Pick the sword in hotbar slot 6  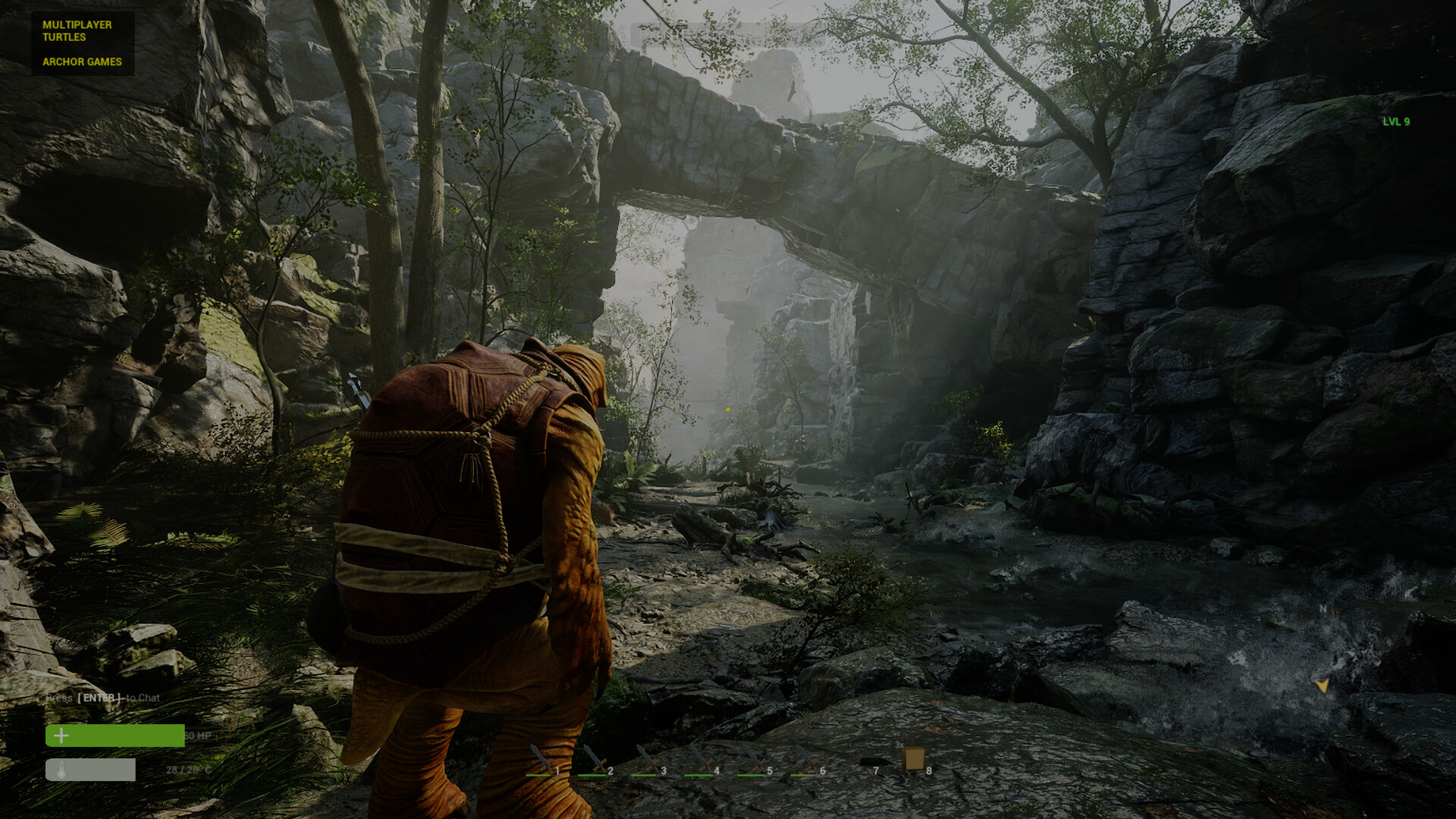pos(807,759)
